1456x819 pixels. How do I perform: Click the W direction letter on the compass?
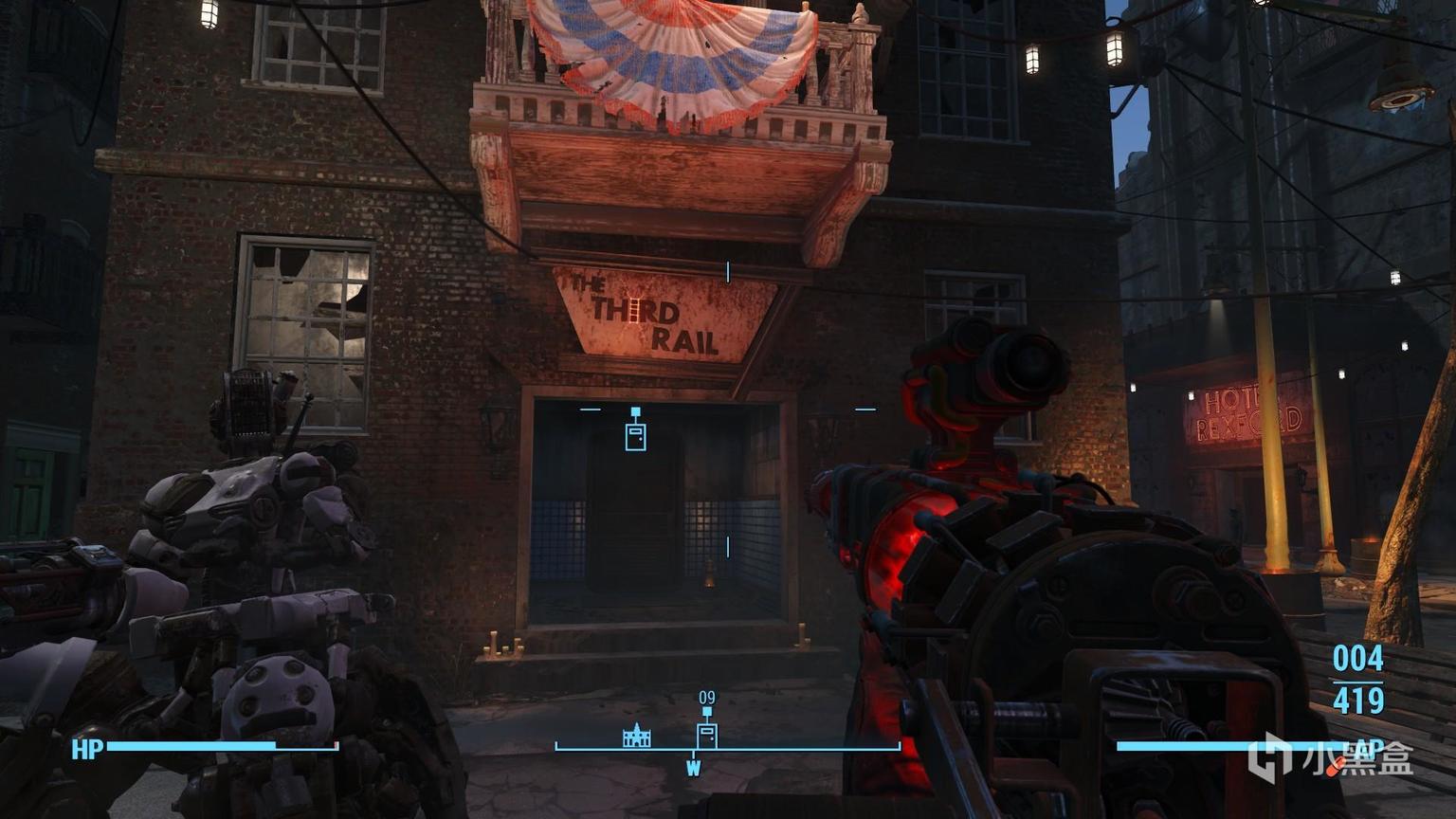(693, 768)
